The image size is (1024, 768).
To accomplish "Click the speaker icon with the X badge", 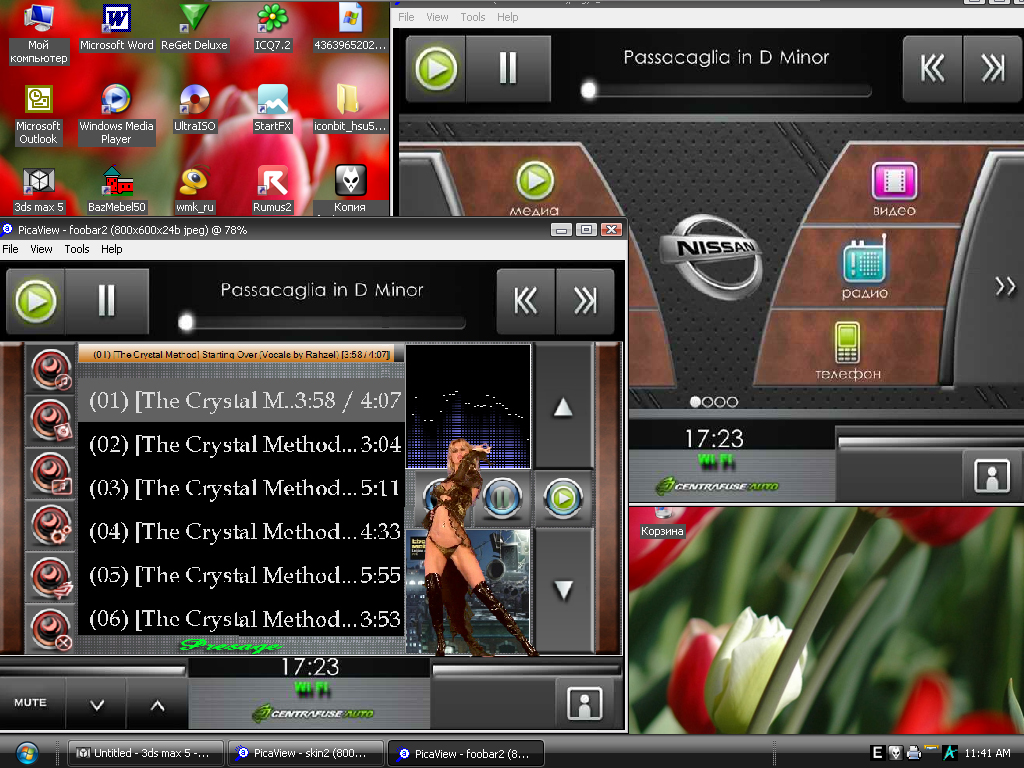I will tap(50, 629).
